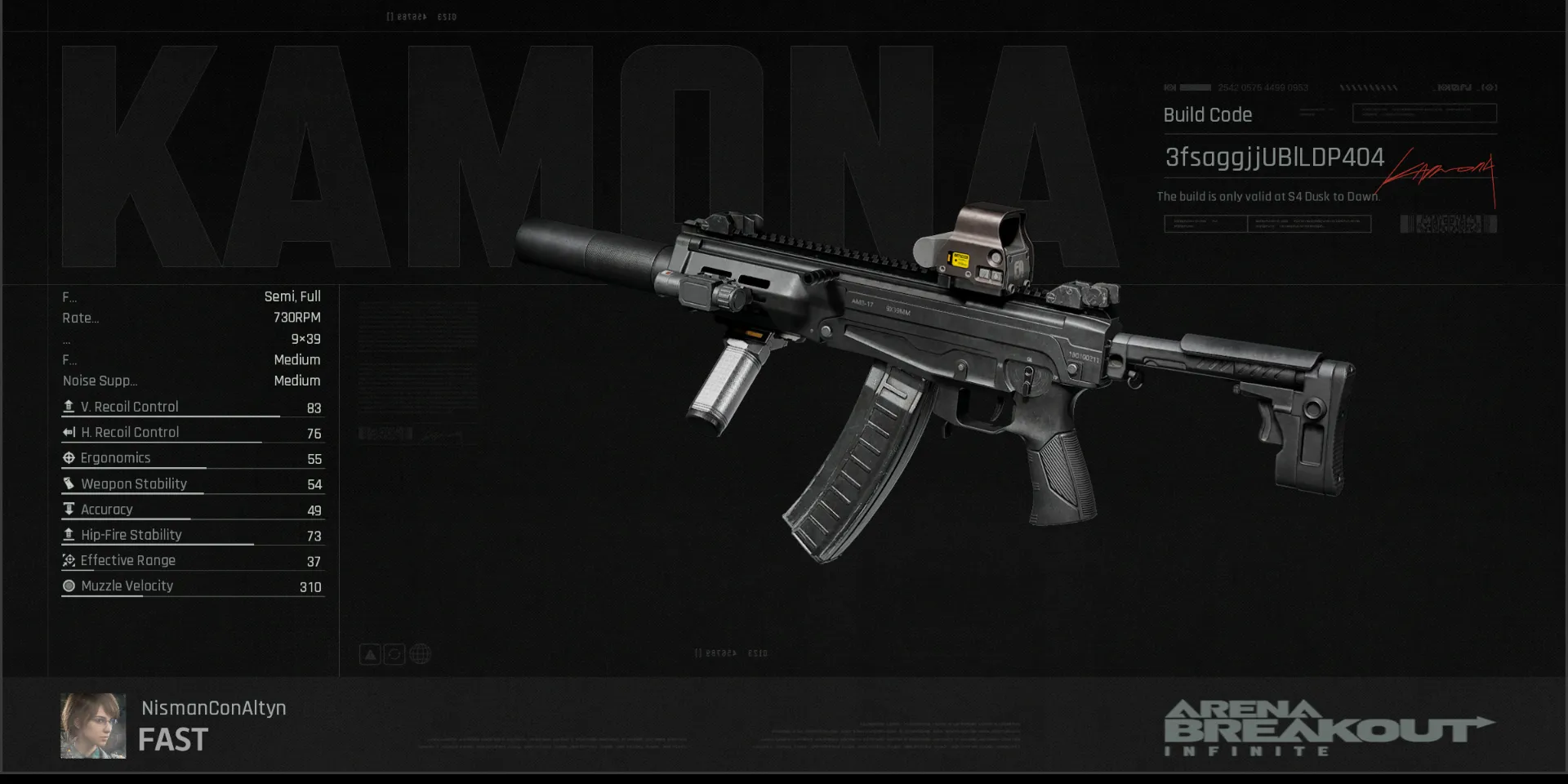Select the Ergonomics stat row
This screenshot has width=1568, height=784.
(x=193, y=458)
